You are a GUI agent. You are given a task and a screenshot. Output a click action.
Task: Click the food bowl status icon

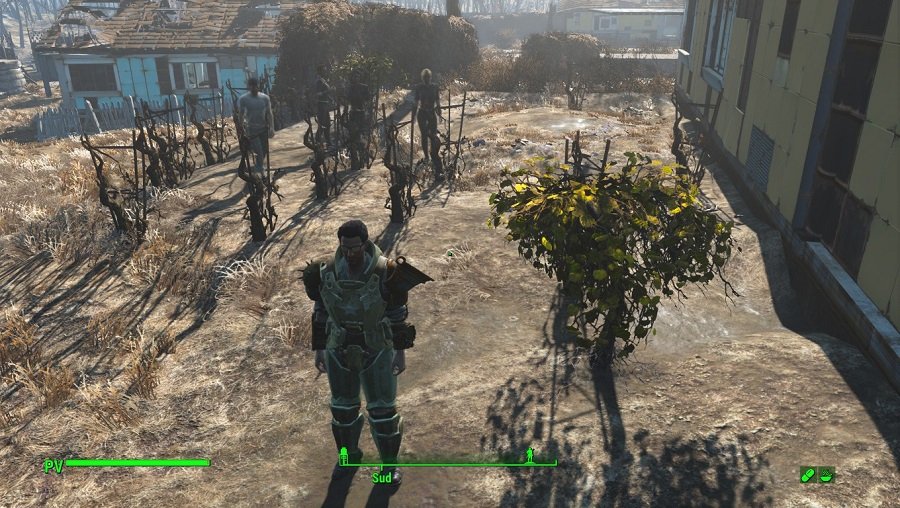(x=826, y=474)
